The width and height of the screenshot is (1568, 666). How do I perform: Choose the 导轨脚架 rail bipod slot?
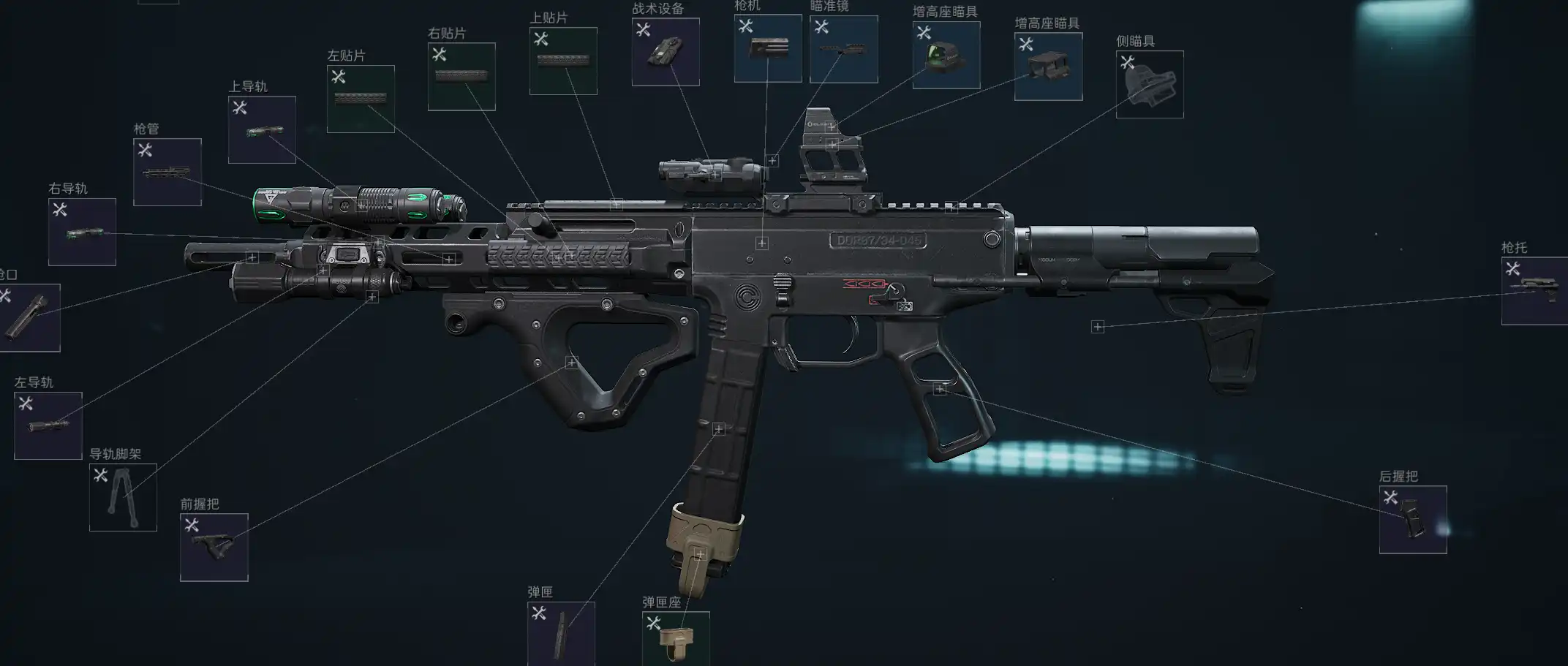pyautogui.click(x=123, y=497)
